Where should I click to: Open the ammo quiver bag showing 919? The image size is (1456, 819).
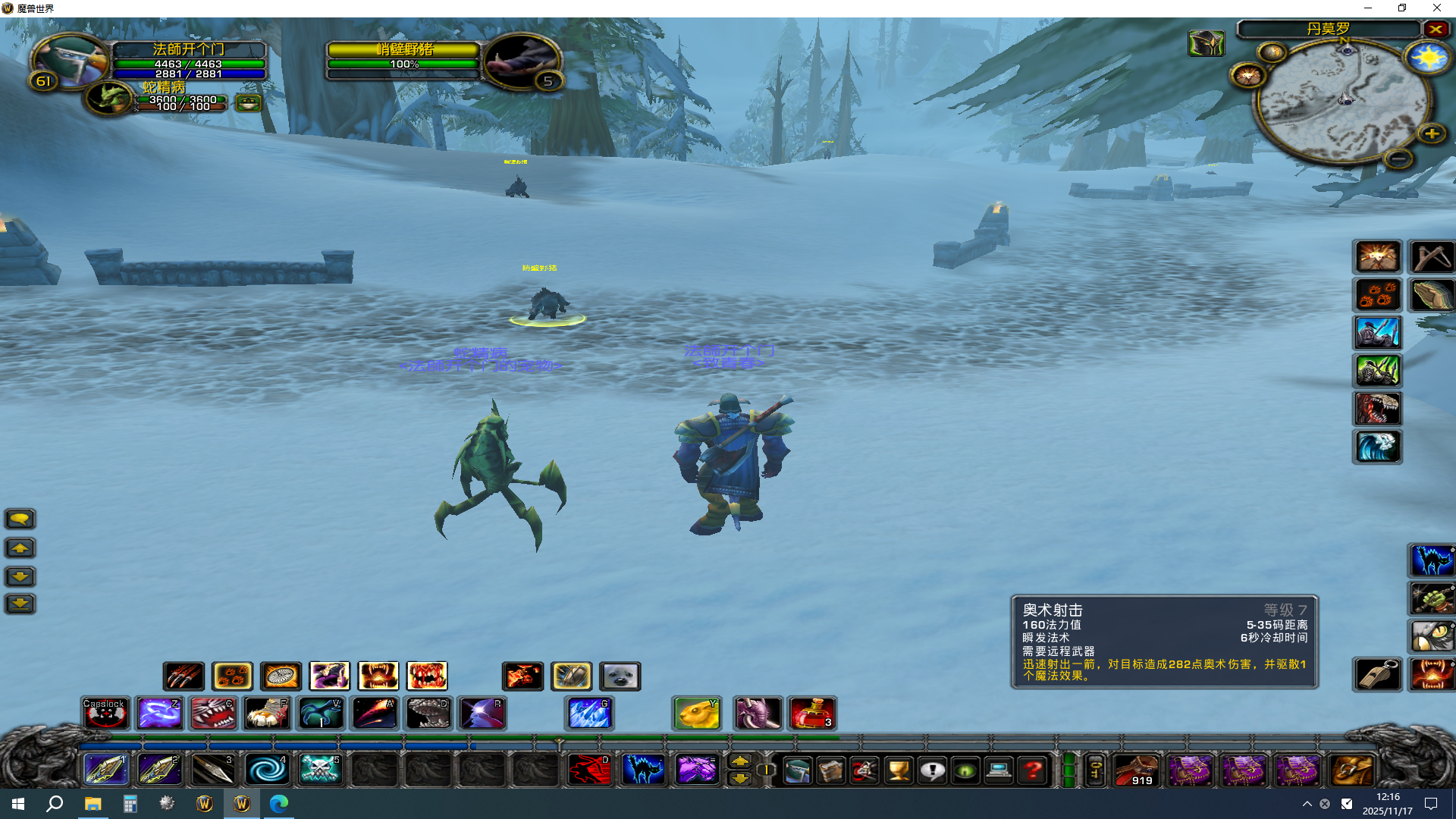(x=1136, y=770)
